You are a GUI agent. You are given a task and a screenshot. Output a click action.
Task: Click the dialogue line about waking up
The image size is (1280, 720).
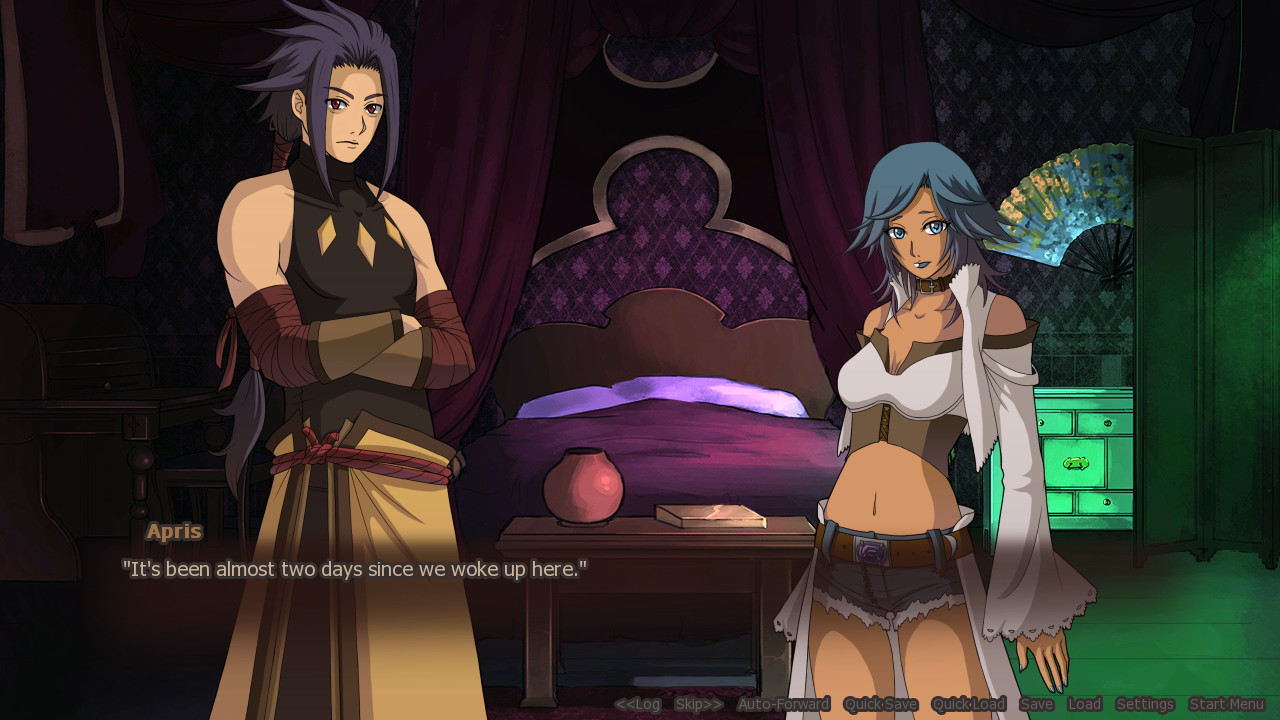coord(354,569)
